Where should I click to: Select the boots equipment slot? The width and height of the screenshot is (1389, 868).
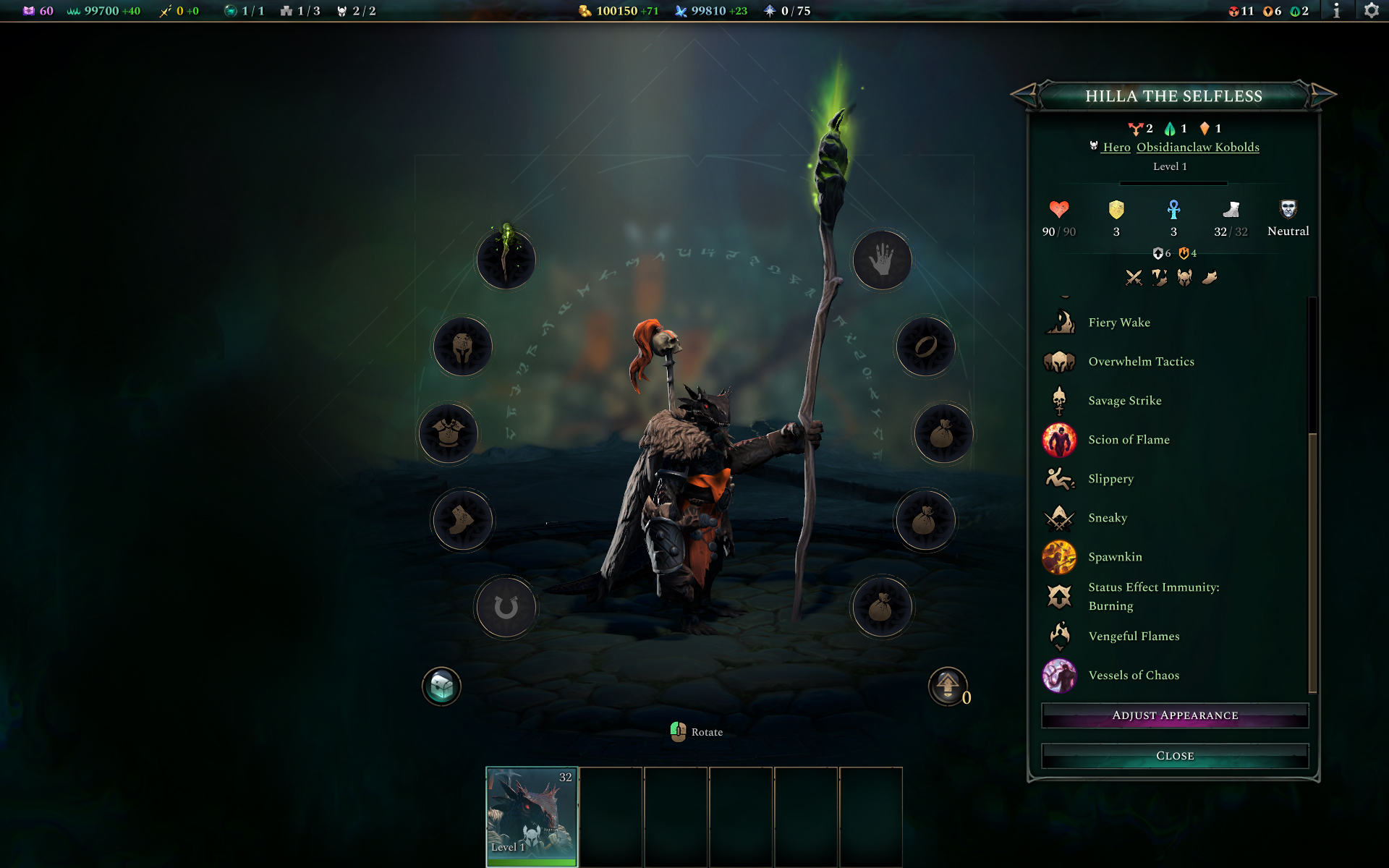pyautogui.click(x=462, y=519)
